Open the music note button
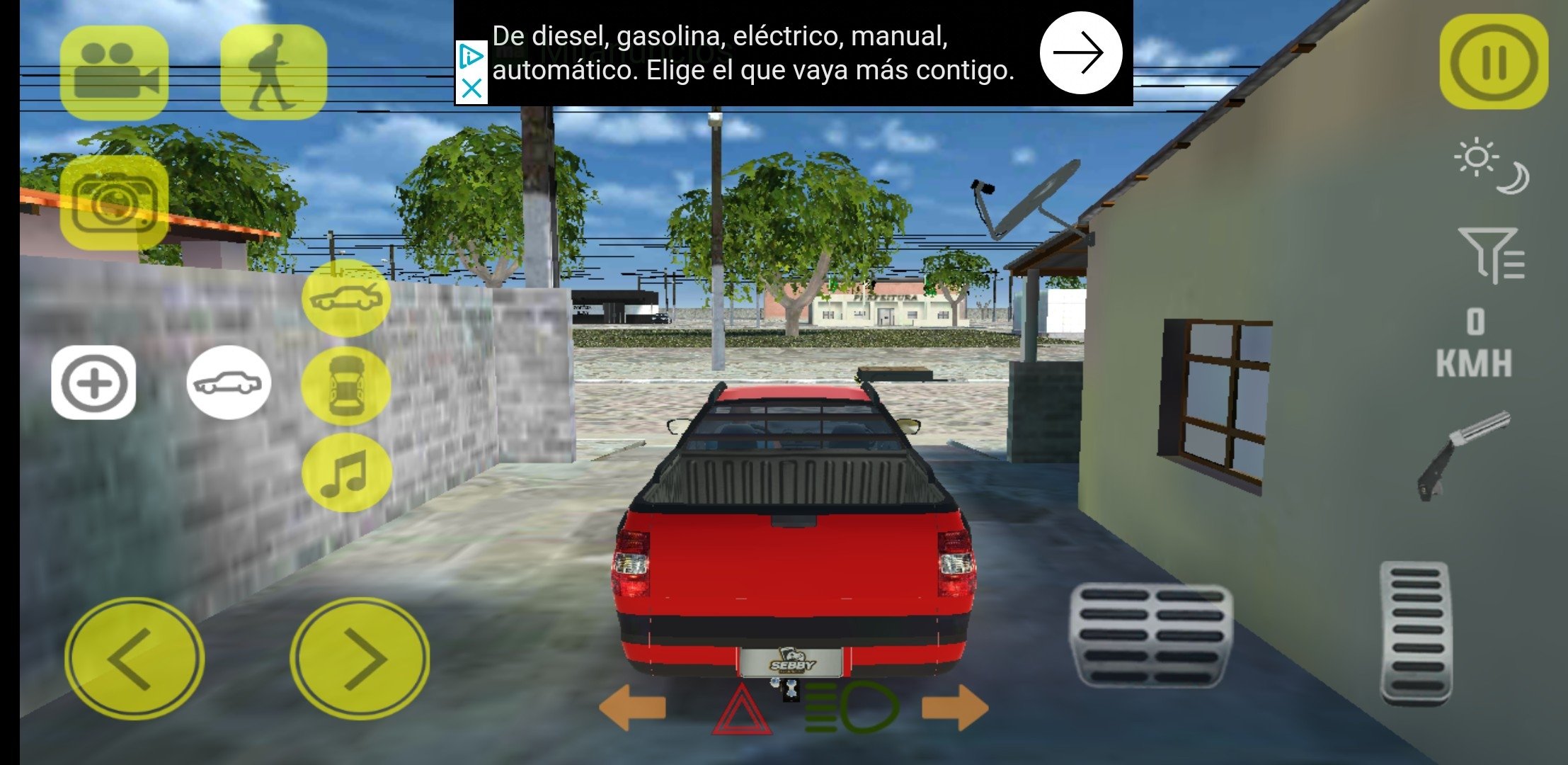Screen dimensions: 1568x765 (x=346, y=472)
